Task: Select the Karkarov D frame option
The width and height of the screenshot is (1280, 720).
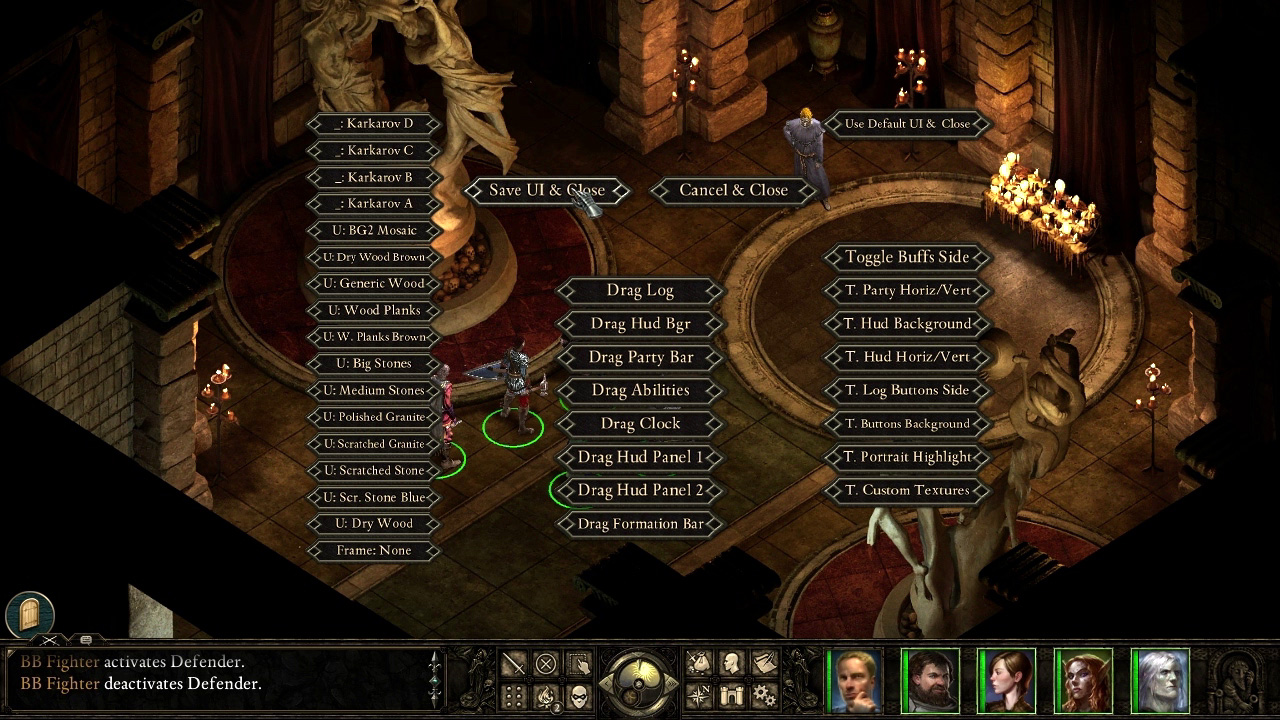Action: pyautogui.click(x=374, y=124)
